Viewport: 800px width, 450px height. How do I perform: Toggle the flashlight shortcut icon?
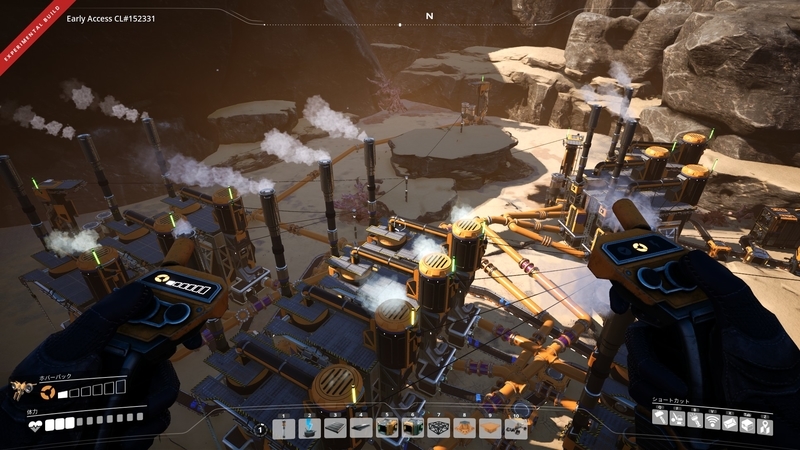point(696,417)
